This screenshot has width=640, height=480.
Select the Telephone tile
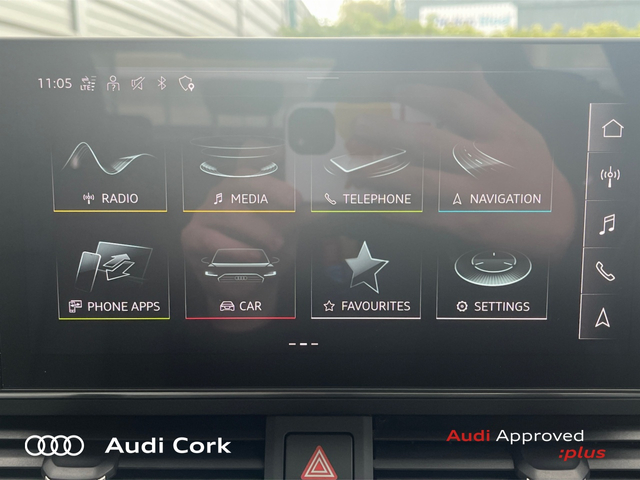(367, 175)
